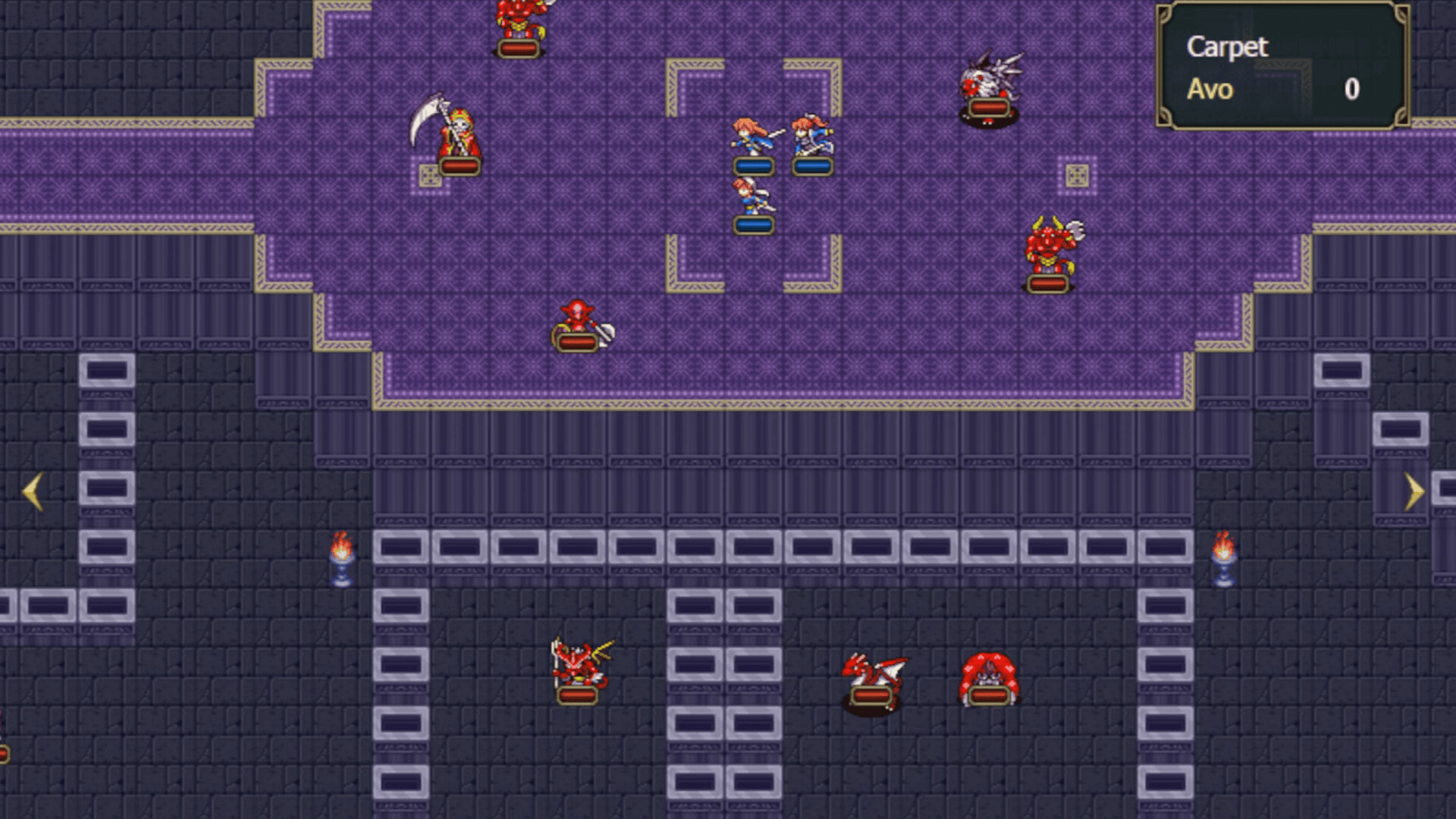Click the Avo value showing zero

(1353, 91)
